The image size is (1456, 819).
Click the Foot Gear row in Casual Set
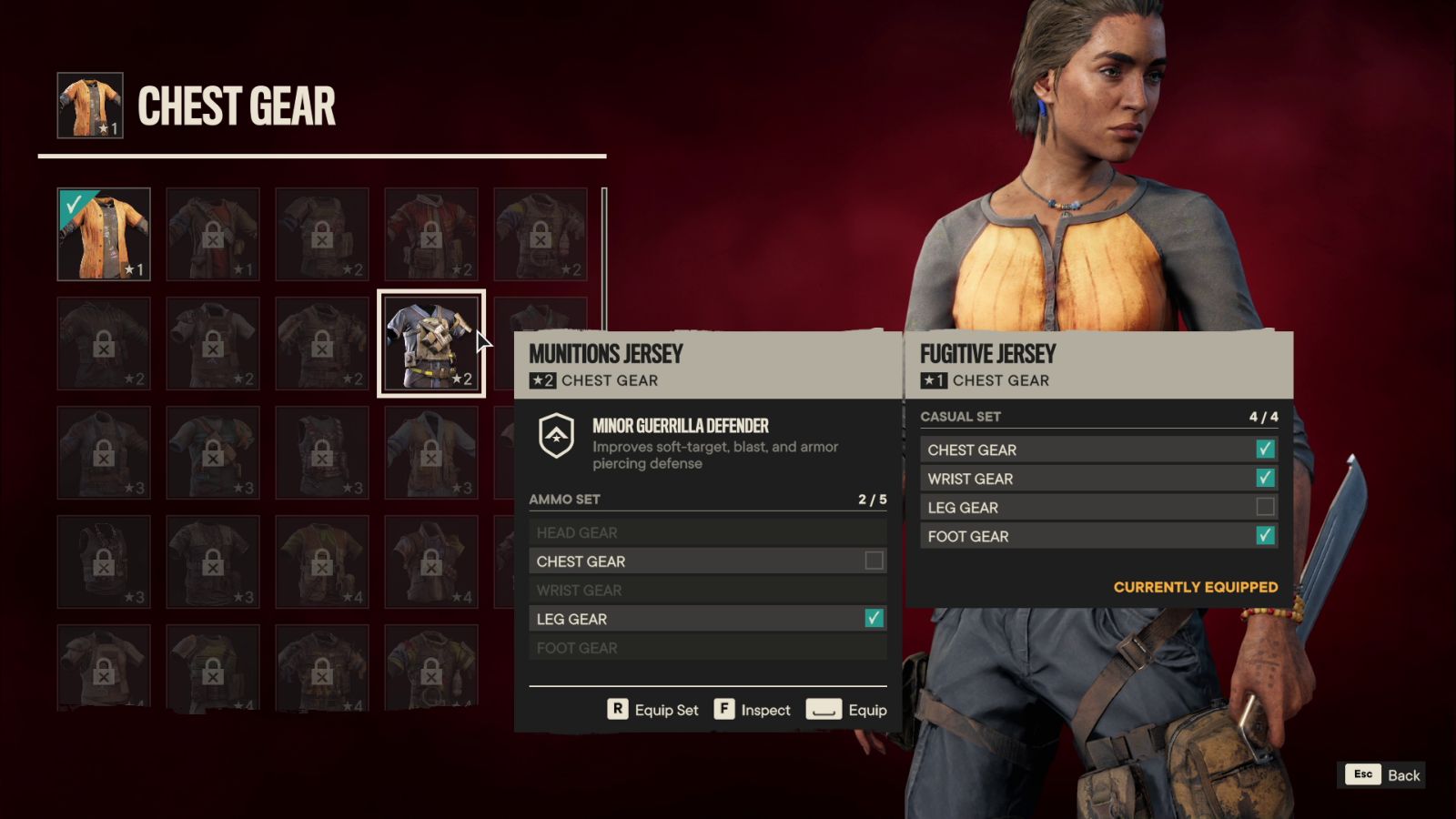(1098, 537)
